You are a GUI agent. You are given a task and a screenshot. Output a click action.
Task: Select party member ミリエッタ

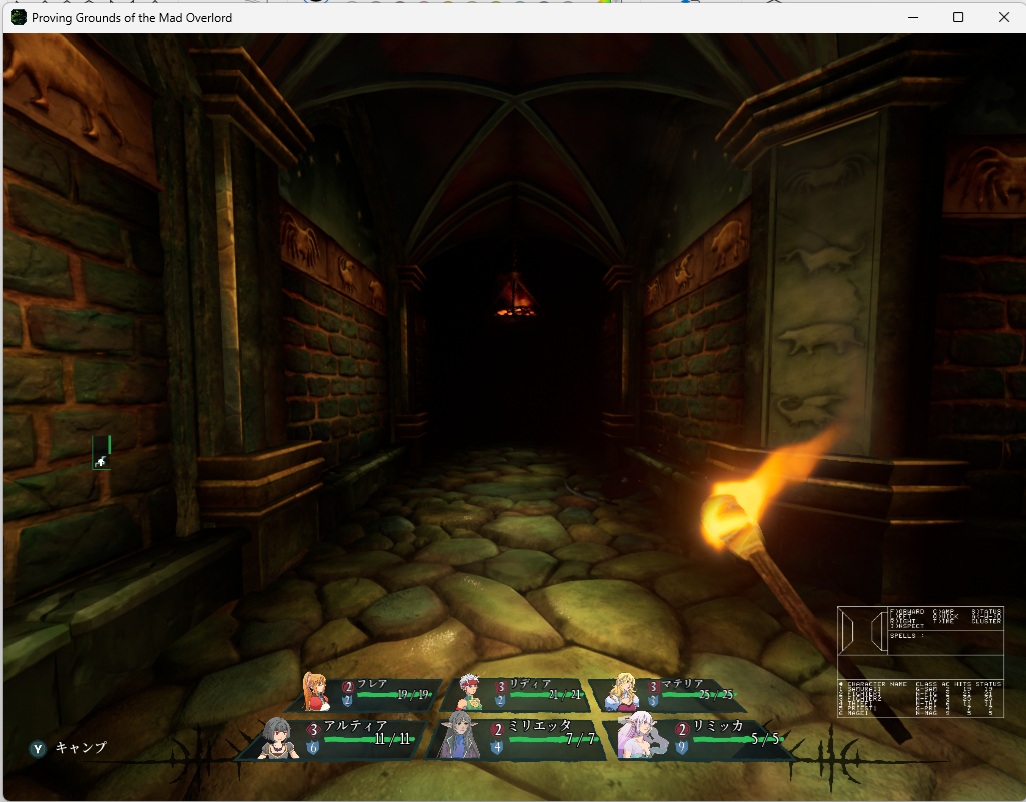click(x=522, y=737)
